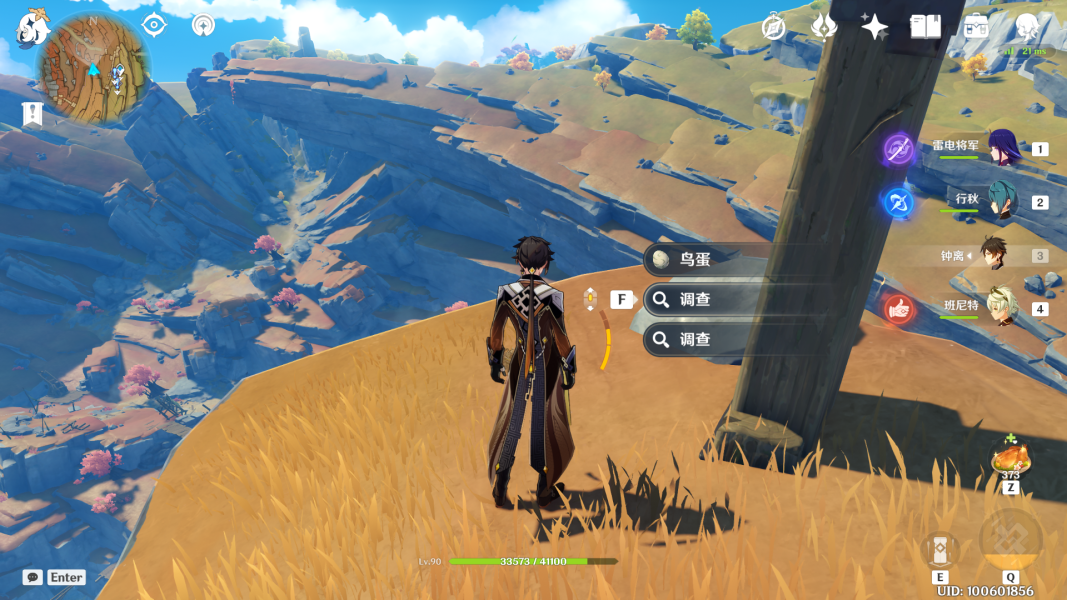
Task: Activate Zhongli's elemental skill icon
Action: coord(940,550)
